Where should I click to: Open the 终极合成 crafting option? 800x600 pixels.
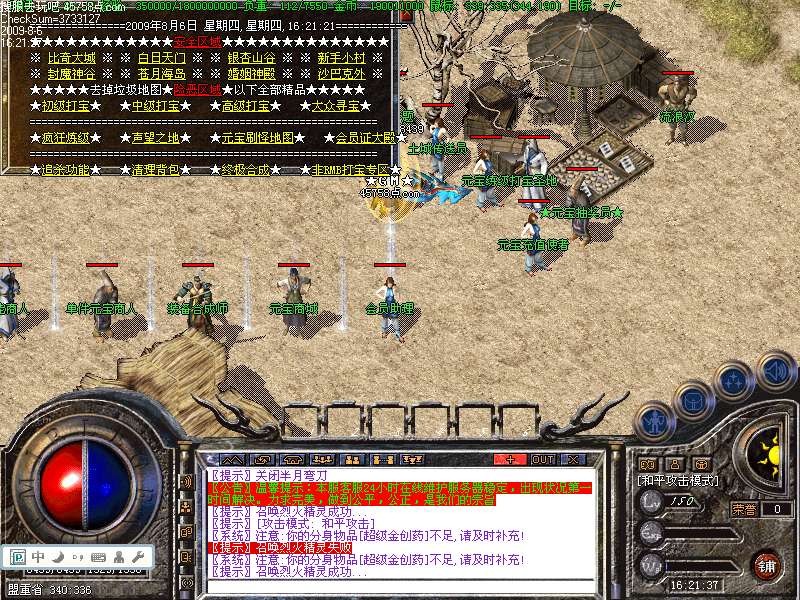tap(245, 170)
